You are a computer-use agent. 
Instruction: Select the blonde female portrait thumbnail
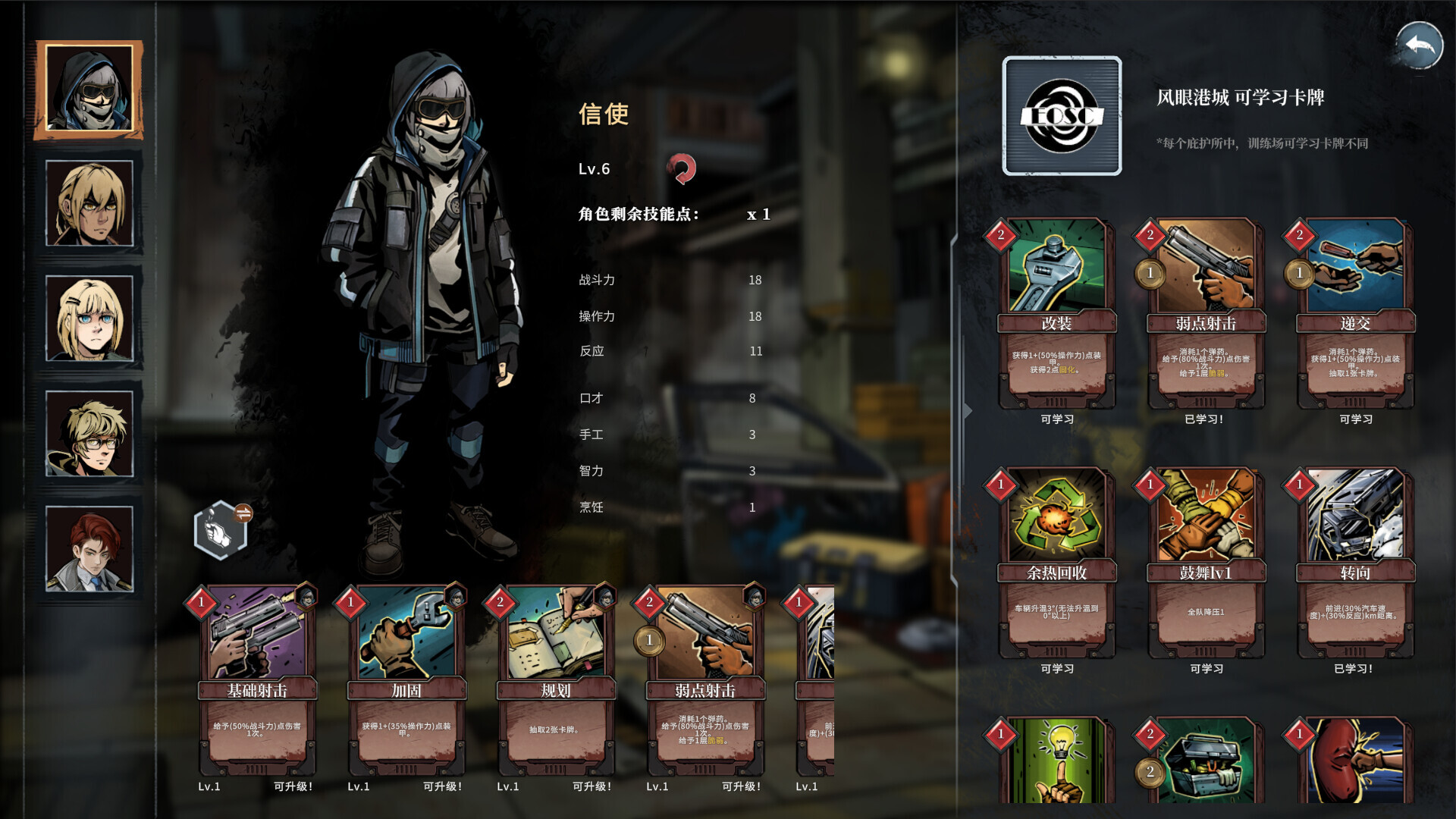pyautogui.click(x=89, y=318)
